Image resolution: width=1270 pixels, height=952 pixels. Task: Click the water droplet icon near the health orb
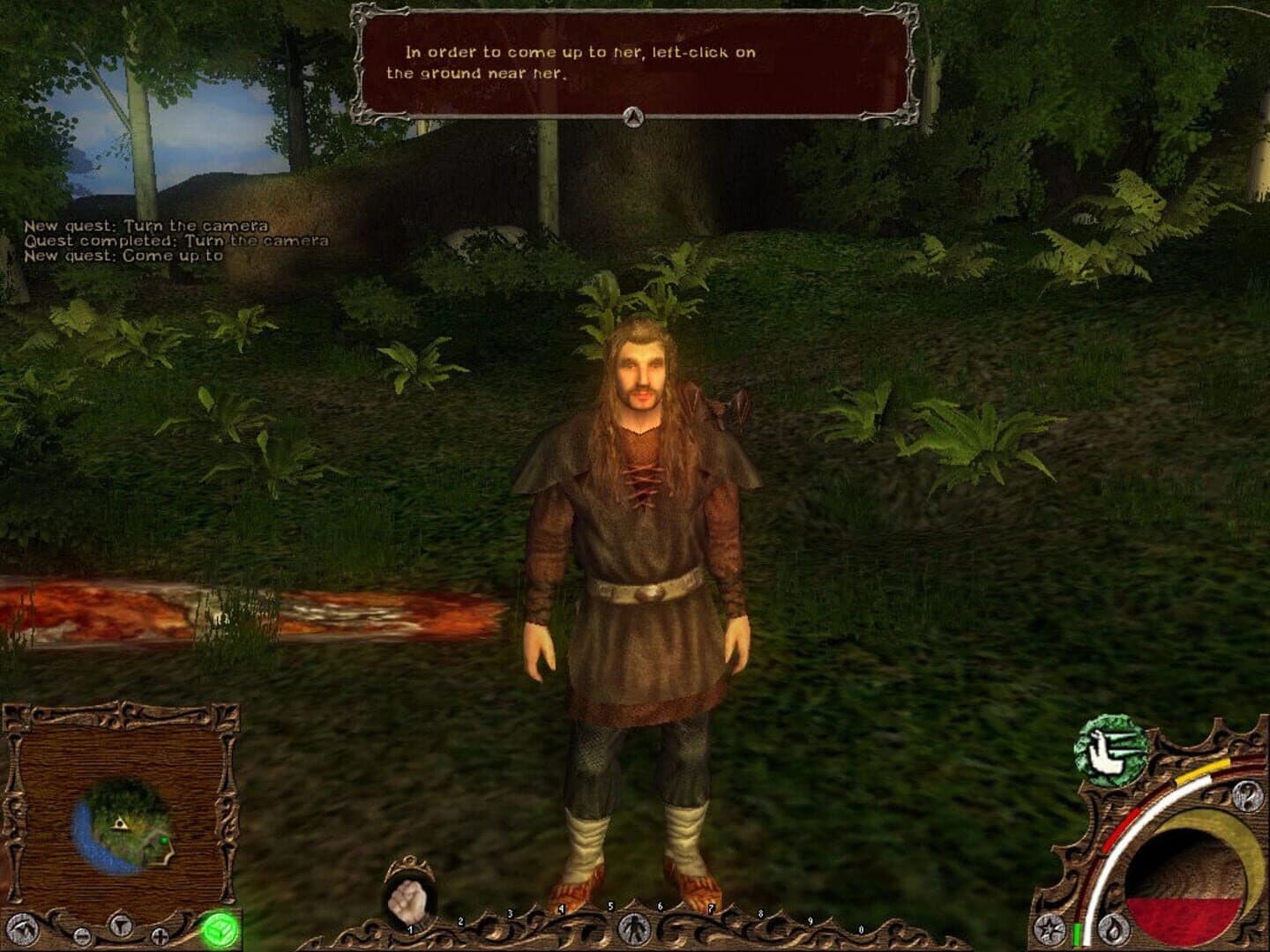tap(1112, 930)
